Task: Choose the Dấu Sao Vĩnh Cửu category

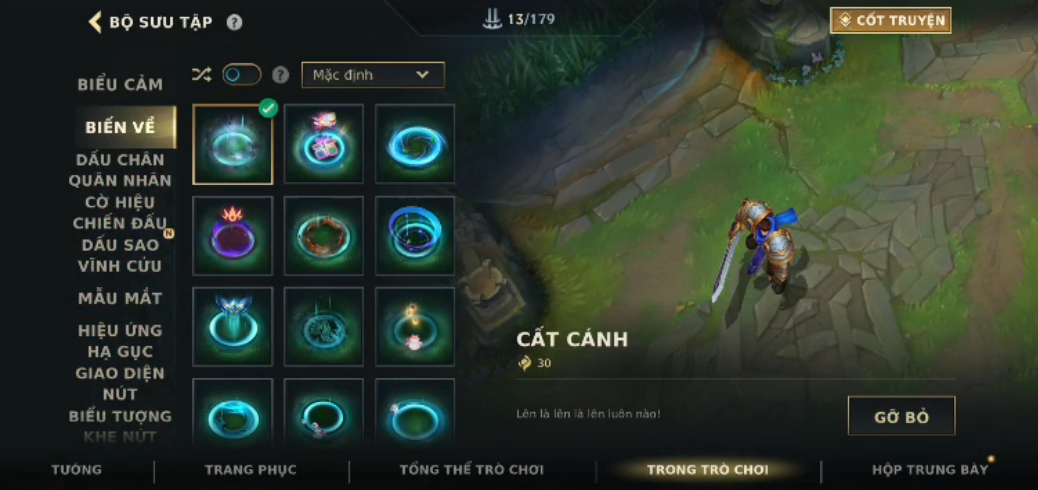Action: [120, 255]
